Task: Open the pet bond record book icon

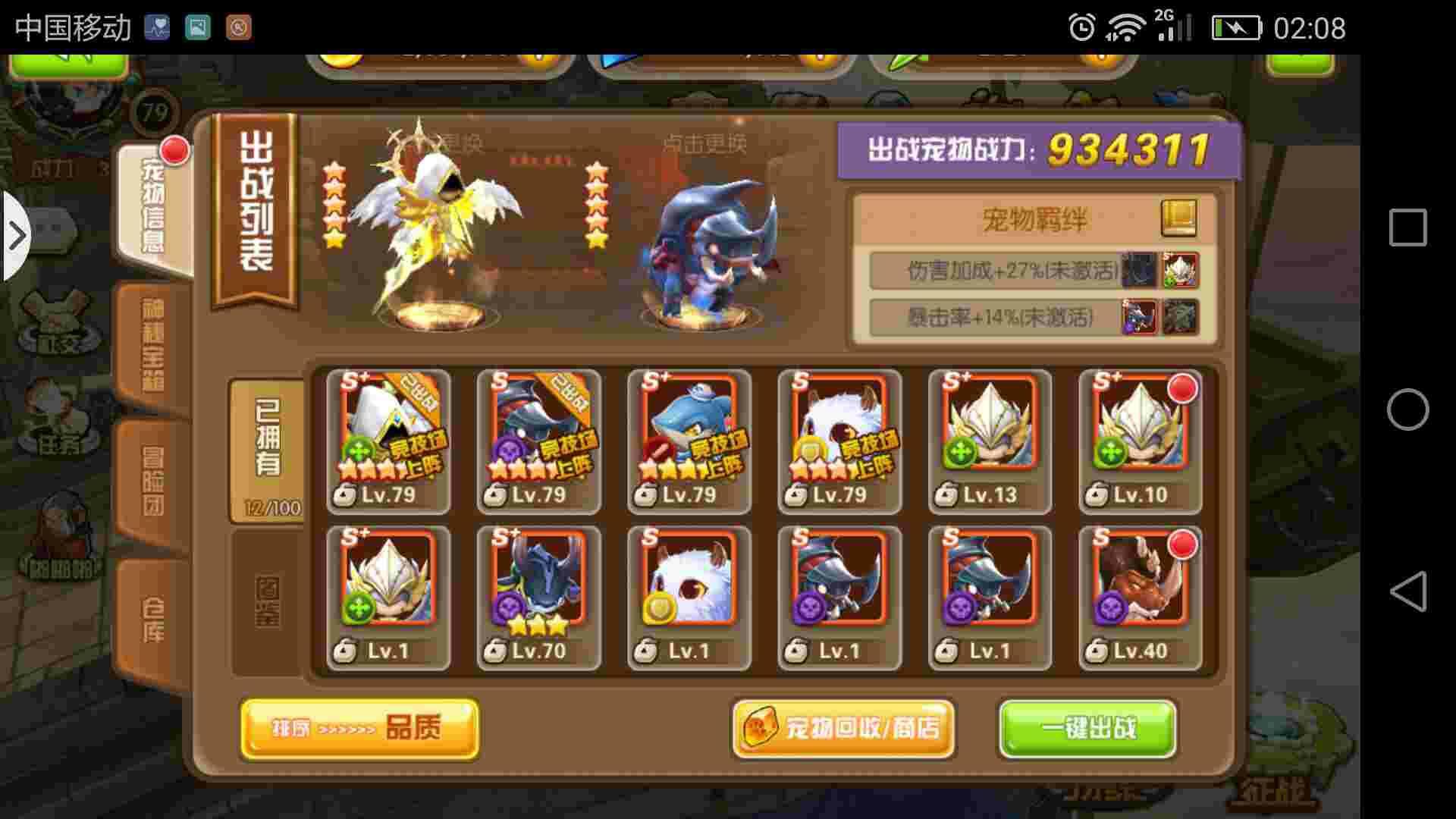Action: coord(1179,218)
